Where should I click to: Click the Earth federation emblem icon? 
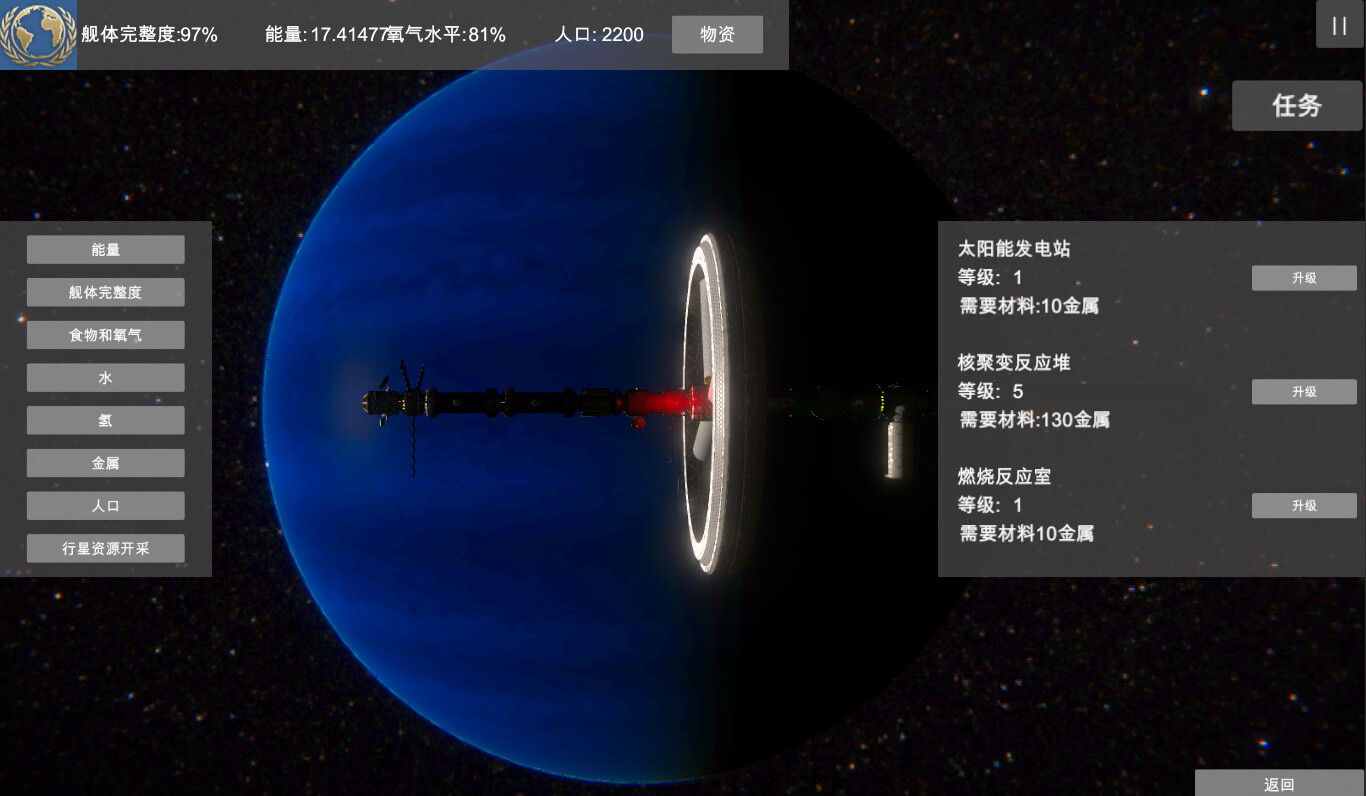tap(38, 35)
